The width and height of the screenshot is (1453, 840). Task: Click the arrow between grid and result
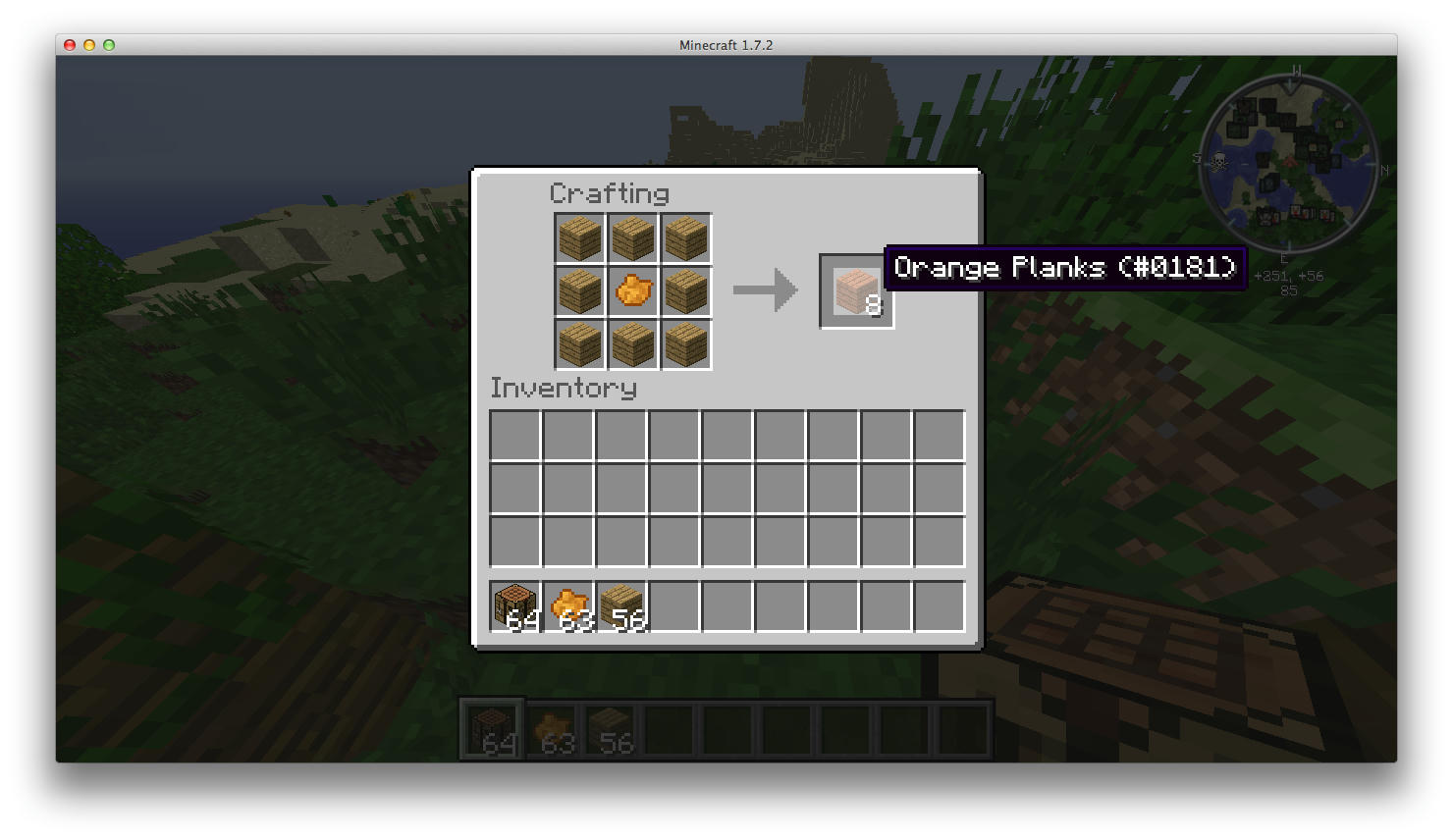tap(763, 289)
